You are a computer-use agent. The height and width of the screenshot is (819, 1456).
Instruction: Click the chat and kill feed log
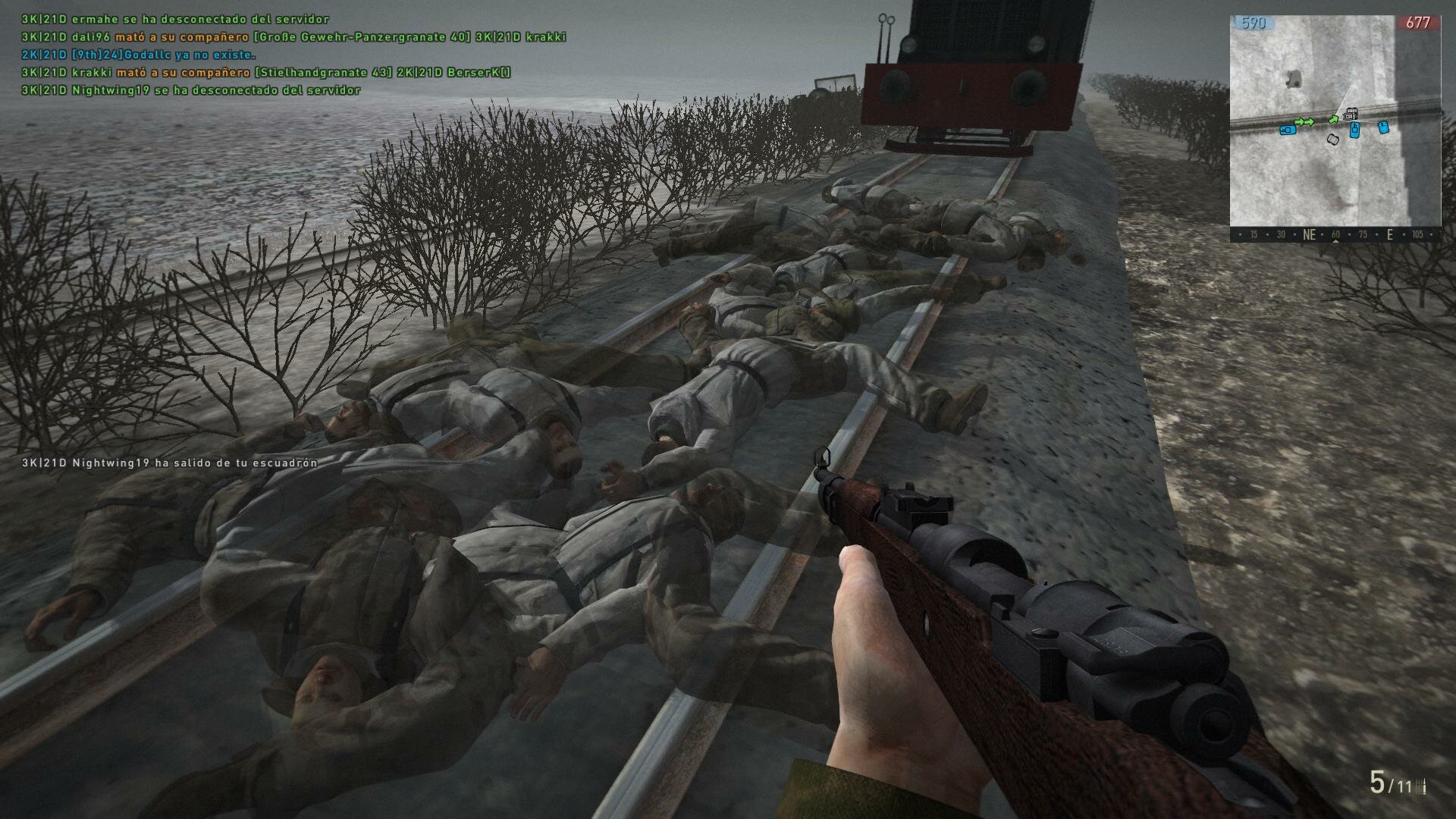[x=293, y=55]
